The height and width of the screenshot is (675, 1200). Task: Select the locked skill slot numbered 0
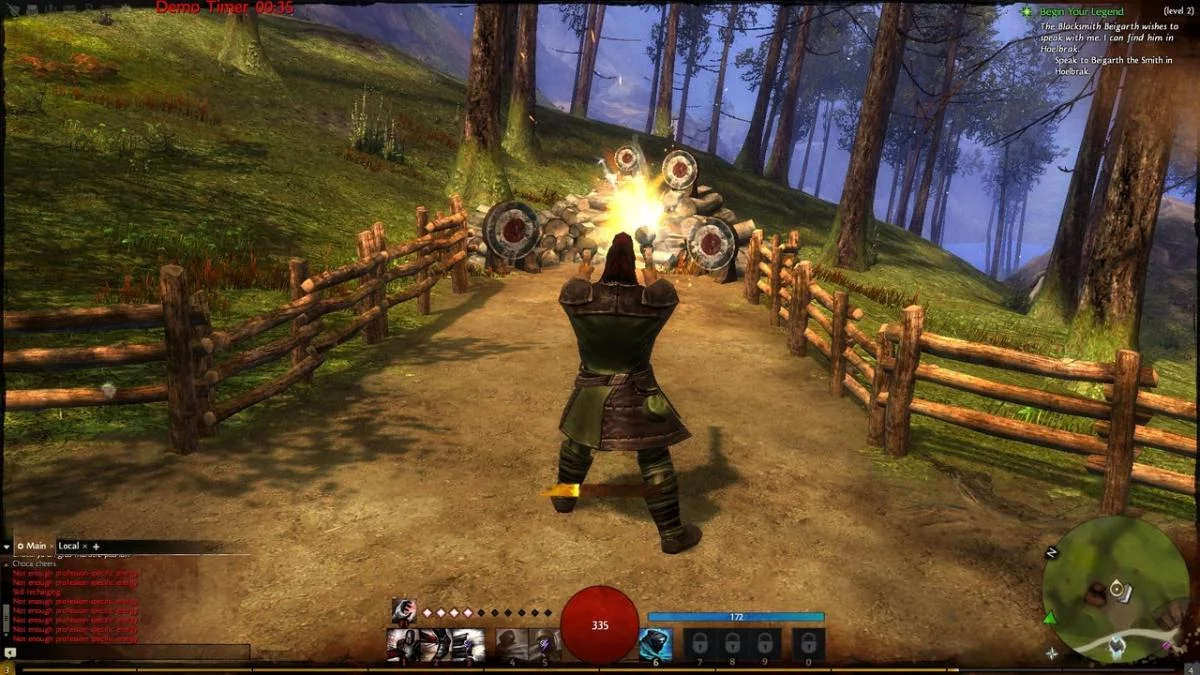click(x=809, y=644)
